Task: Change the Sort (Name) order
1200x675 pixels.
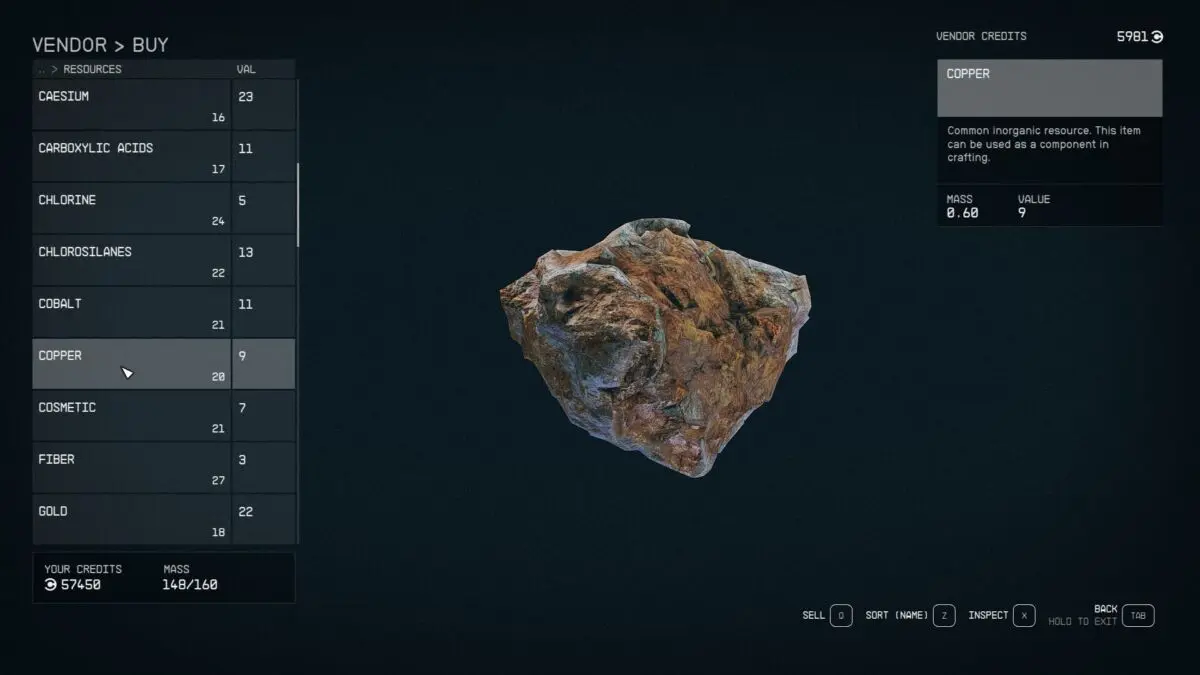Action: pos(943,616)
